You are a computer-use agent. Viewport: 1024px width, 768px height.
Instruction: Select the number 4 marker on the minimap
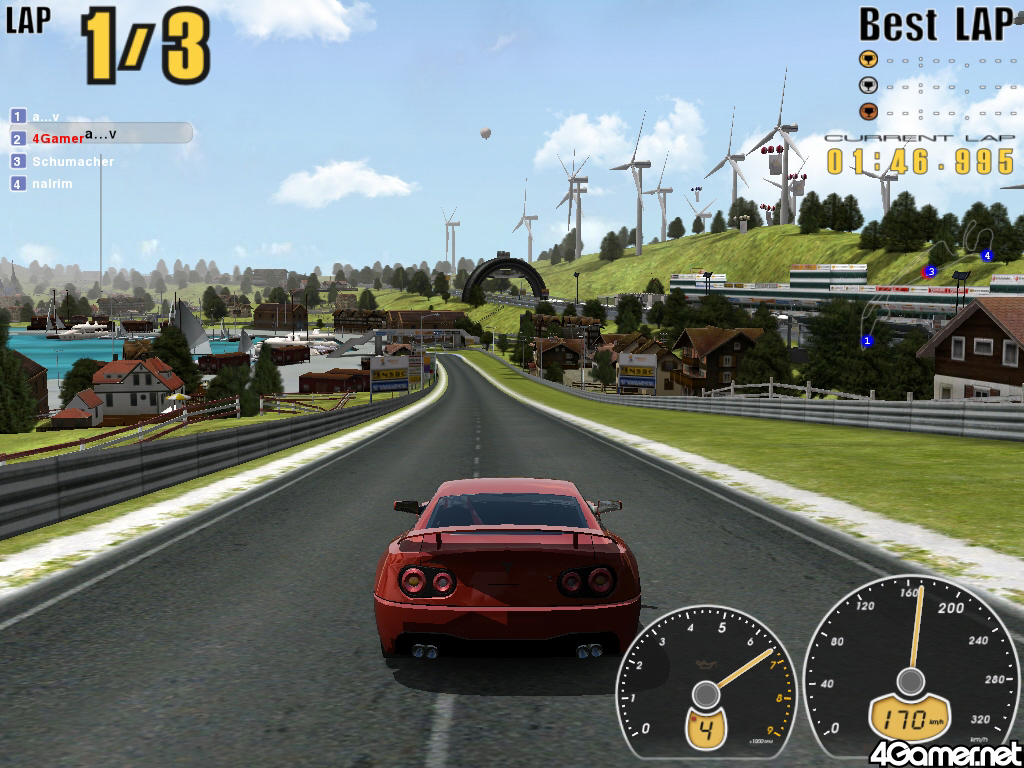pyautogui.click(x=986, y=255)
